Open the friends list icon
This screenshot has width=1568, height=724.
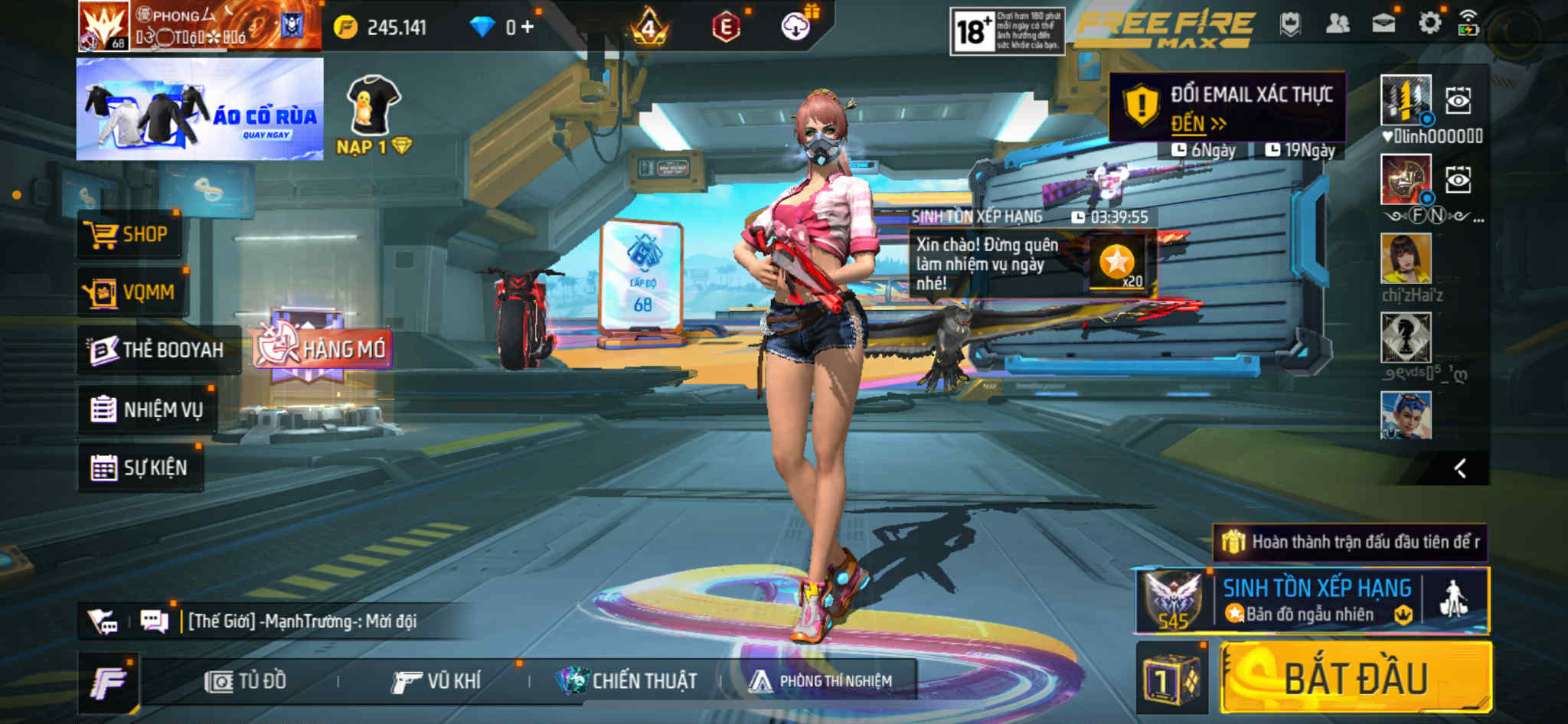click(x=1337, y=24)
